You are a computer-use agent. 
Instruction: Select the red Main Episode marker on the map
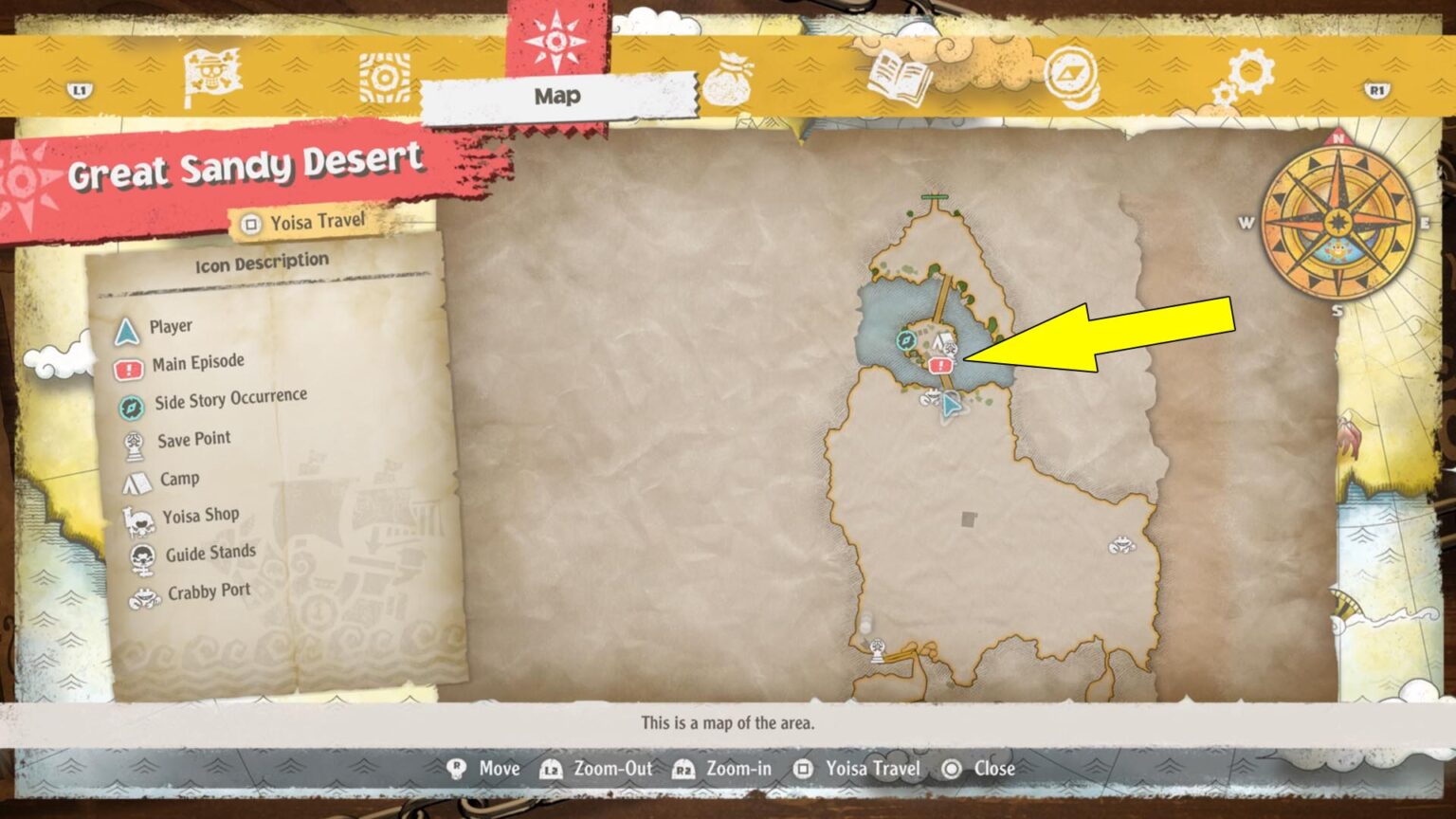click(941, 364)
